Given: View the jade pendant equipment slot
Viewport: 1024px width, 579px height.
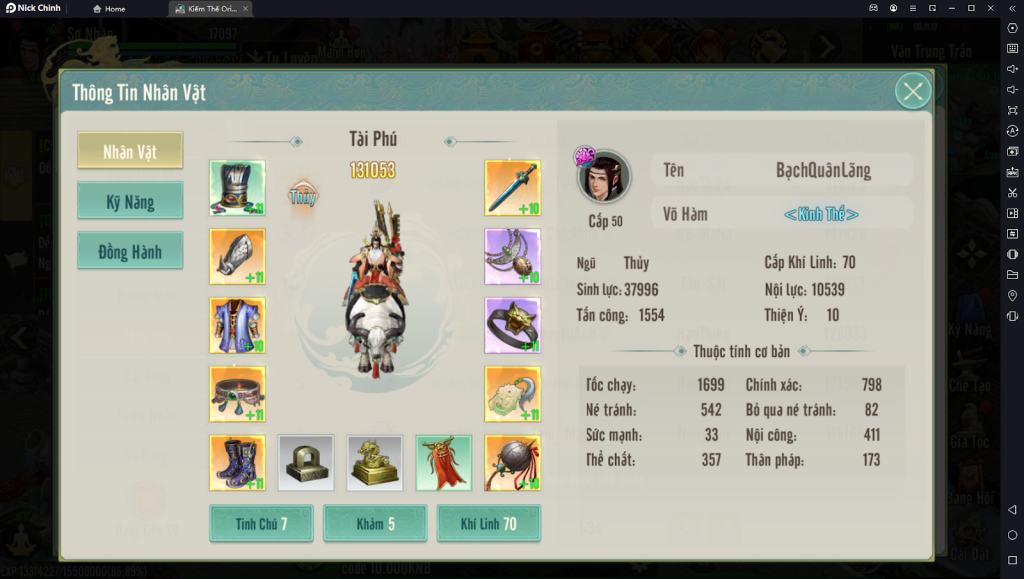Looking at the screenshot, I should pyautogui.click(x=512, y=394).
